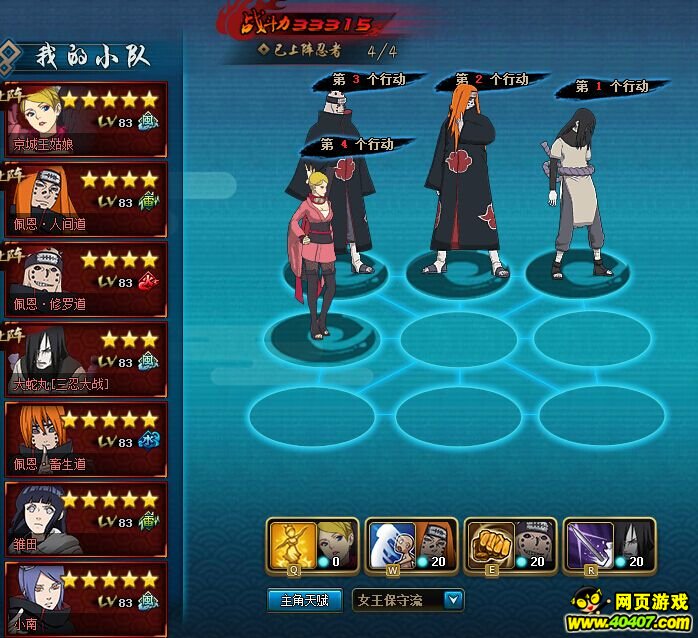The width and height of the screenshot is (698, 638).
Task: Visit the 40407.com 网页游戏 watermark link
Action: (x=630, y=612)
